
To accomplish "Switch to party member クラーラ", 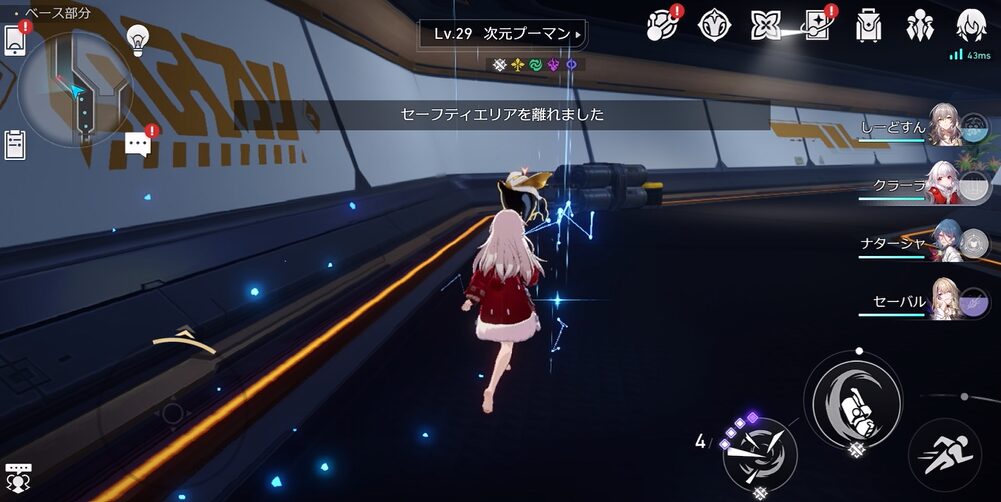I will 946,184.
